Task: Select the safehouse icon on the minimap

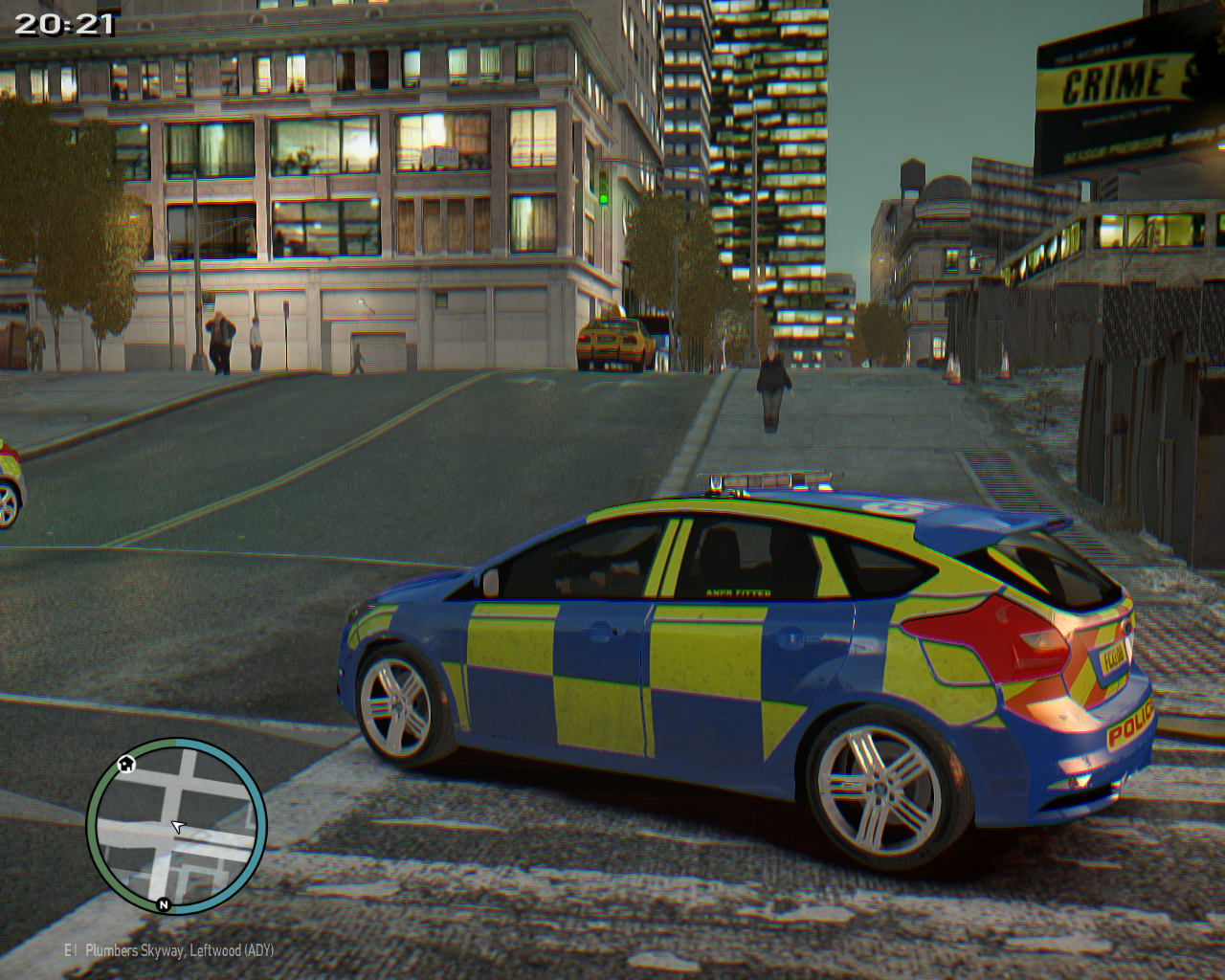Action: click(125, 764)
